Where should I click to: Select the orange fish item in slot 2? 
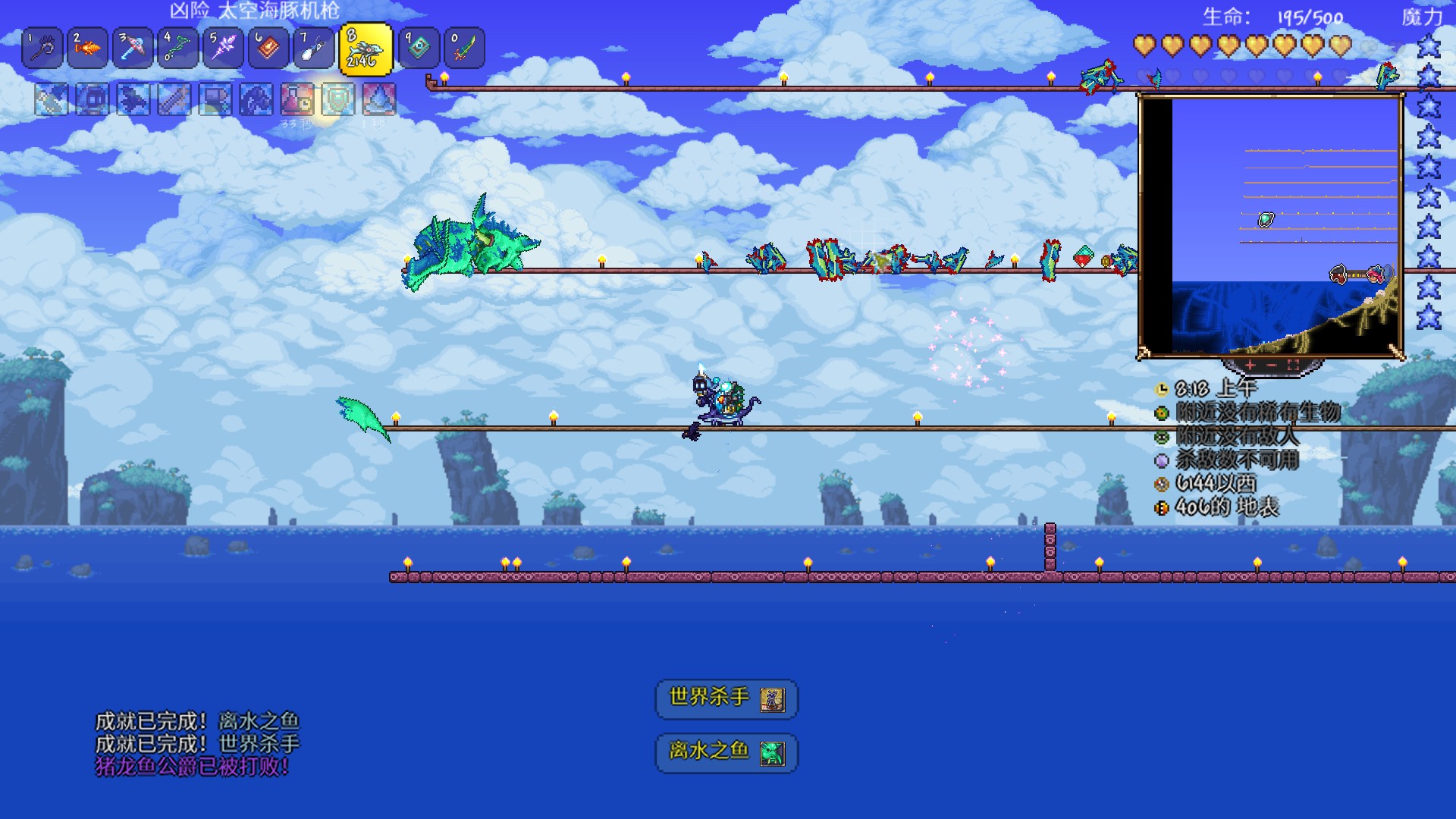88,49
